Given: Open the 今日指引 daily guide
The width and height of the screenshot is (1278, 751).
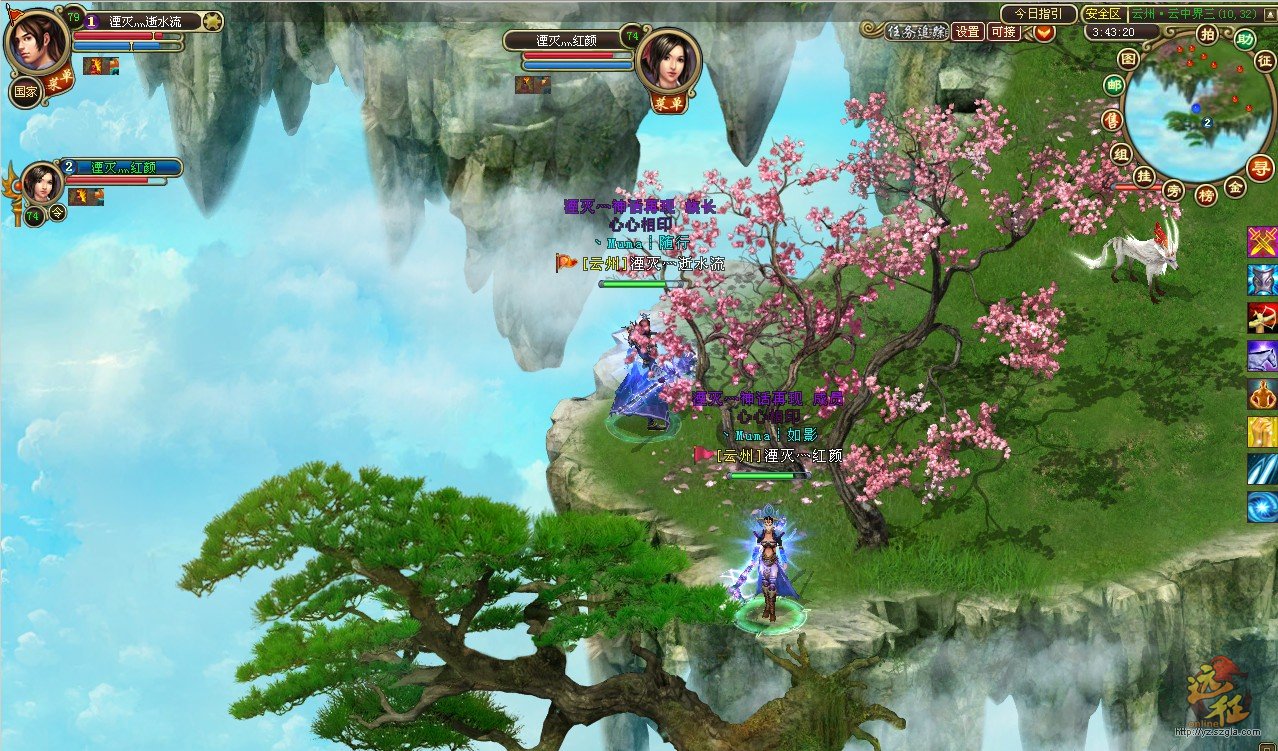Looking at the screenshot, I should 1038,14.
